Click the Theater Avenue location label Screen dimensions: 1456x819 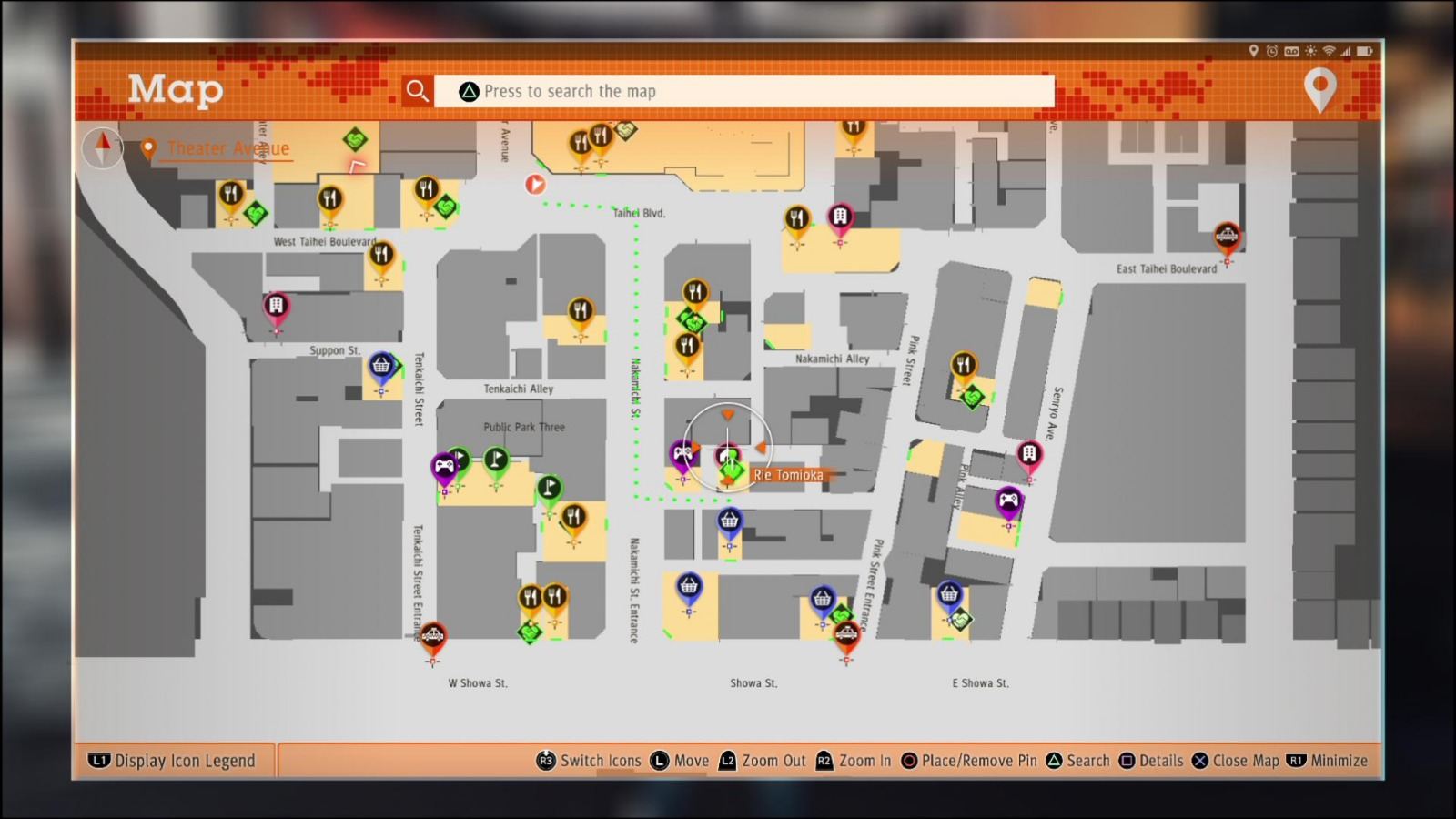click(226, 148)
